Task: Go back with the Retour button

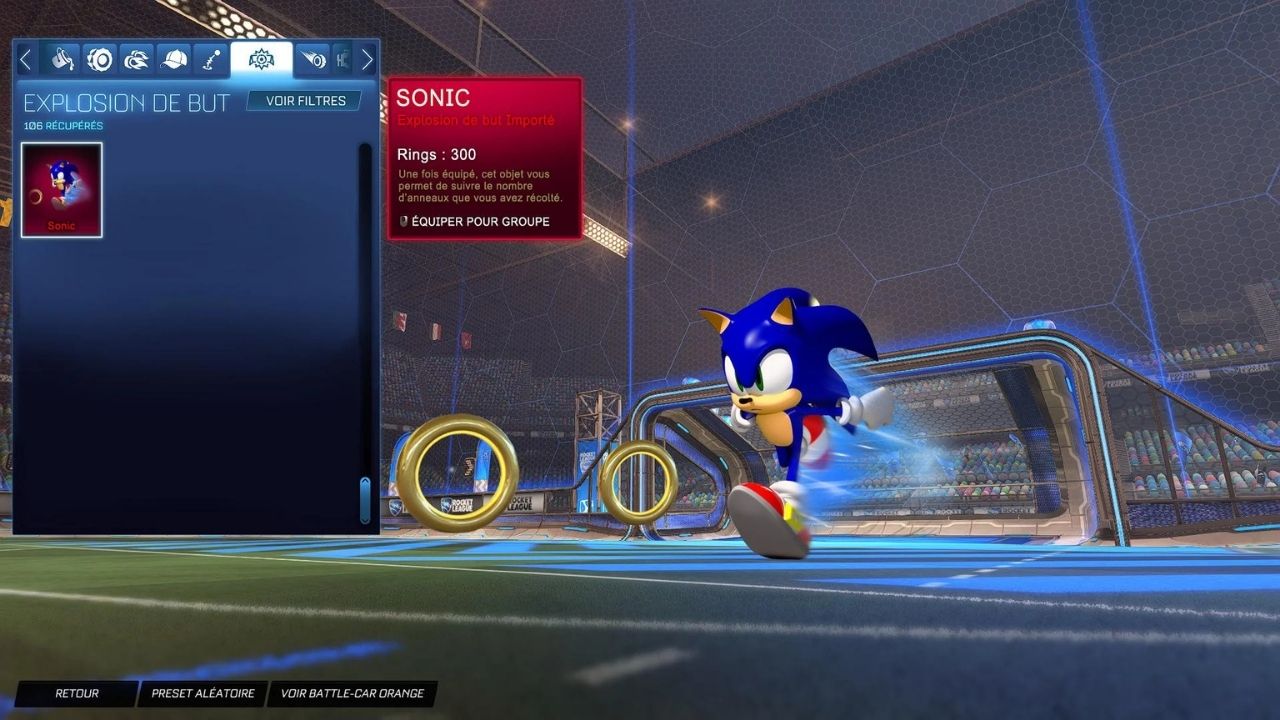Action: [77, 693]
